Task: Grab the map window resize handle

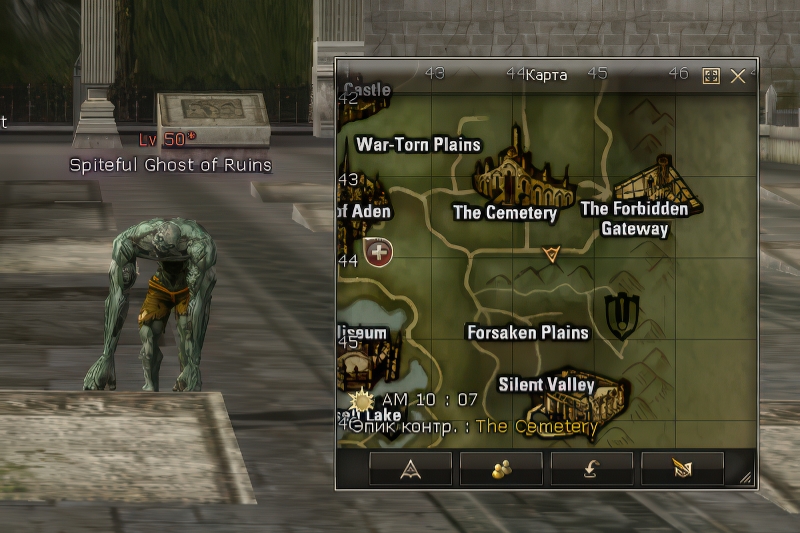Action: tap(746, 479)
